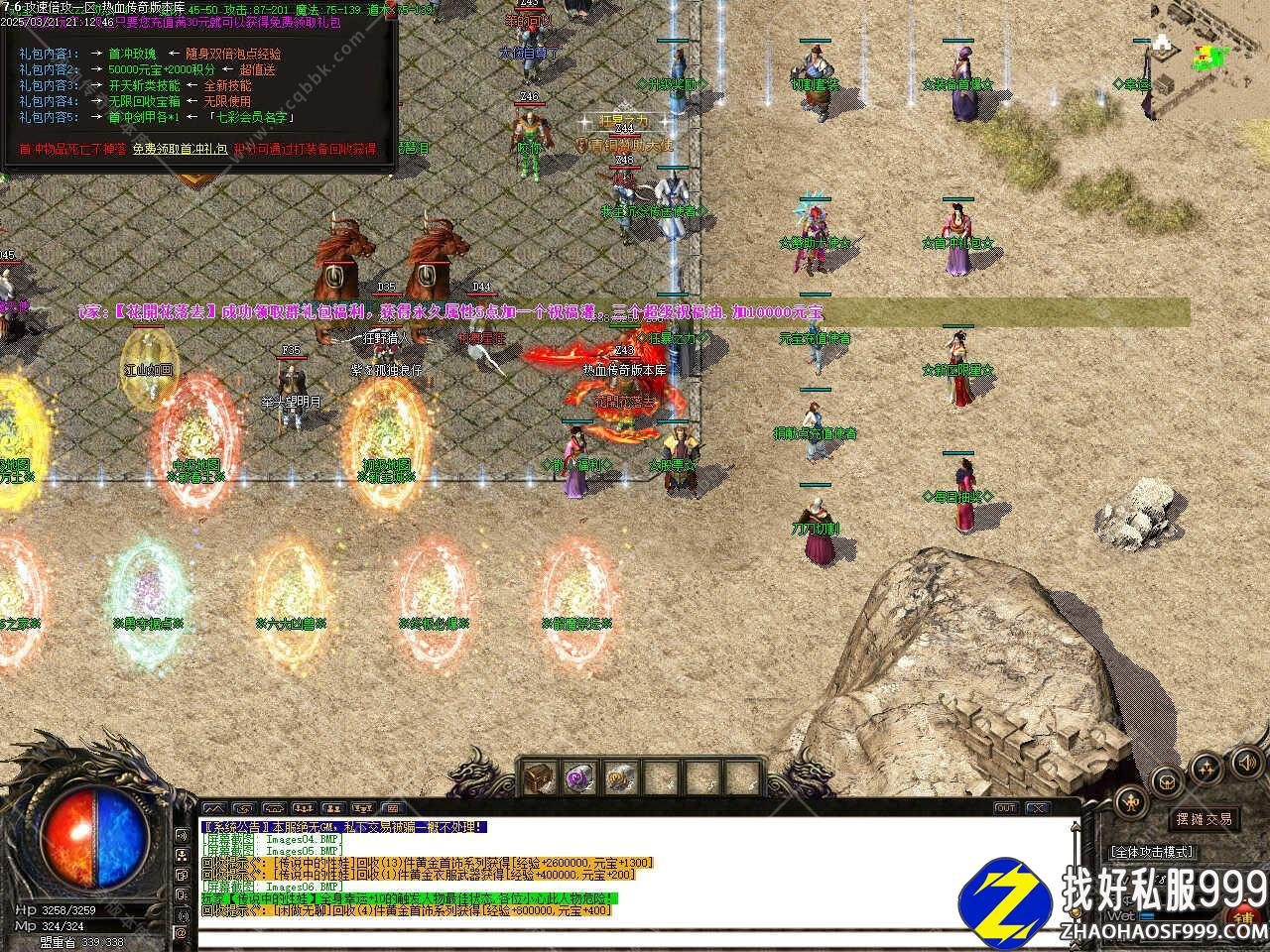Click the 免费领取首冲礼包 gift link
The width and height of the screenshot is (1270, 952).
pos(180,149)
